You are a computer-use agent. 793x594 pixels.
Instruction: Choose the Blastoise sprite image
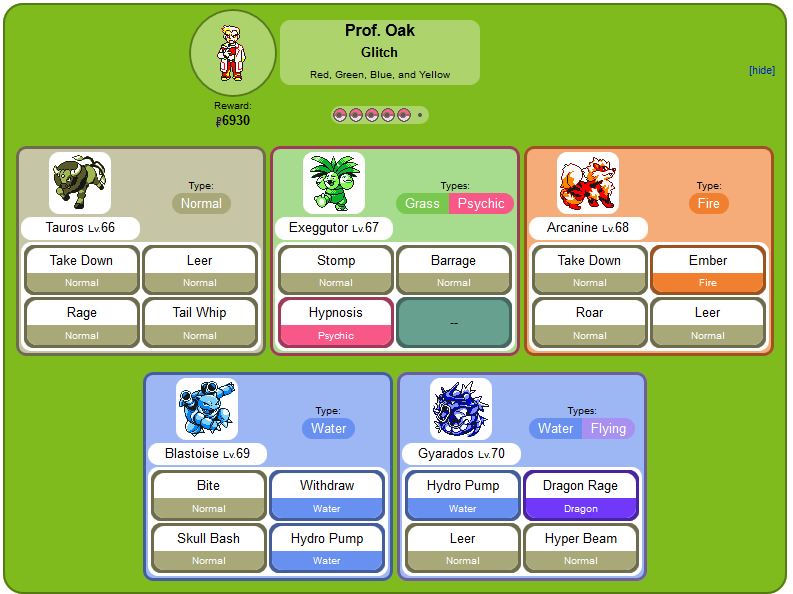coord(207,408)
